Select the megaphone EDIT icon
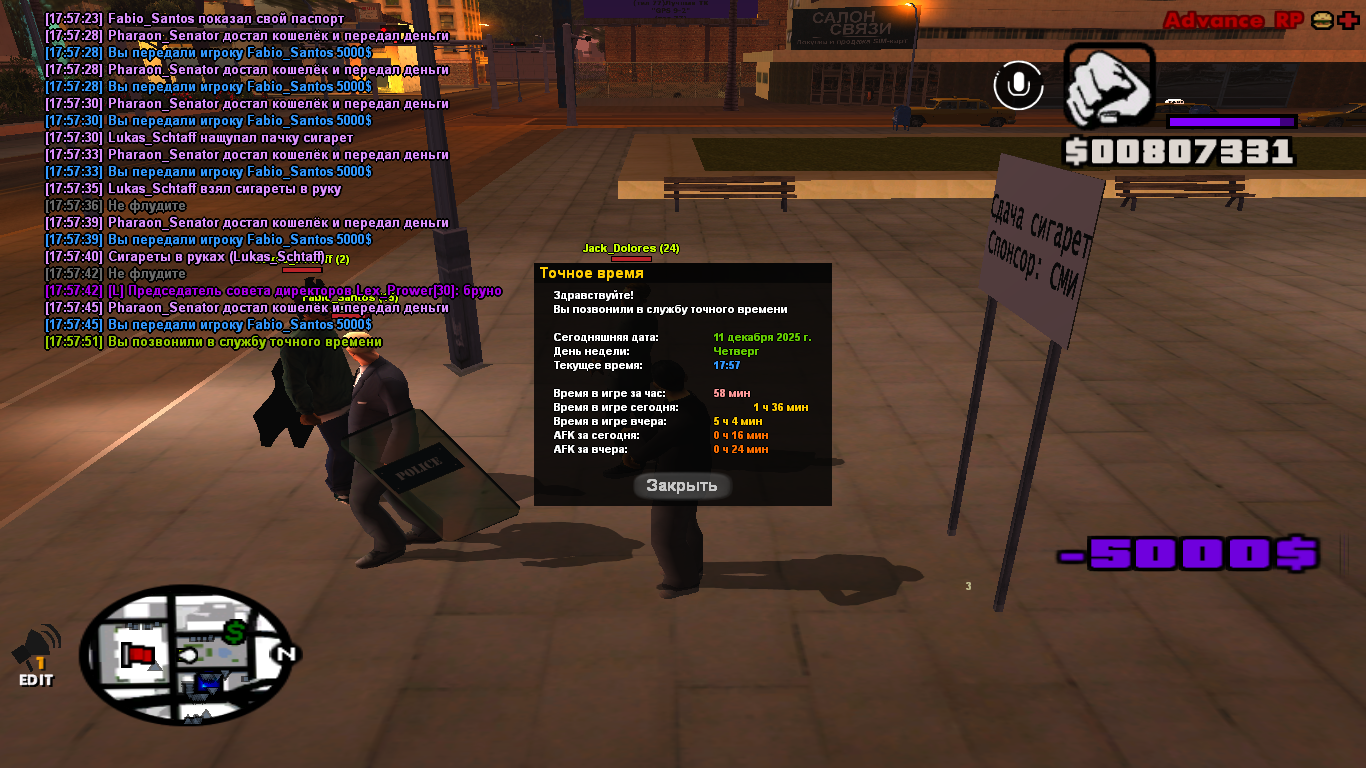The width and height of the screenshot is (1366, 768). (35, 655)
